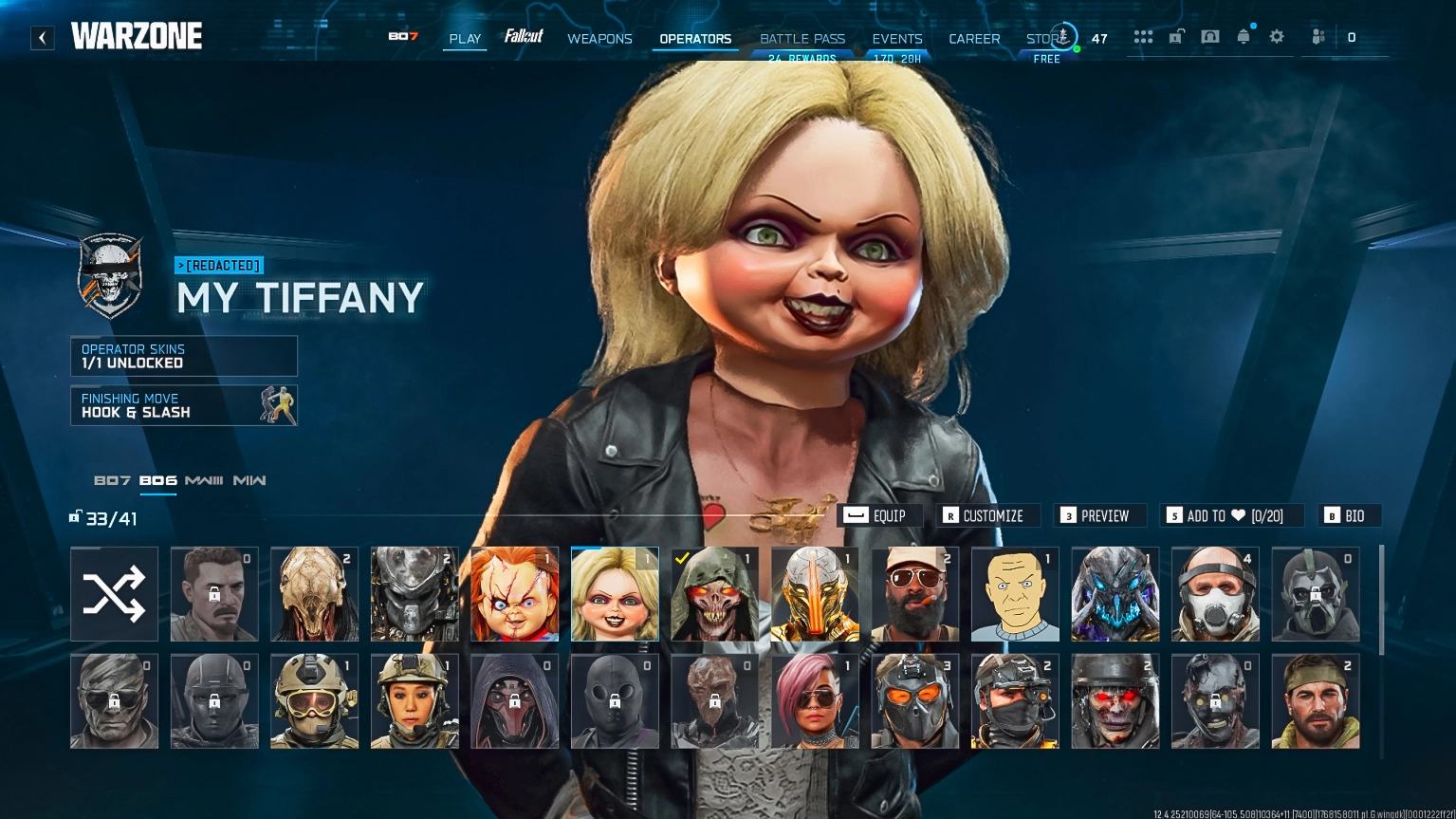This screenshot has width=1456, height=819.
Task: Click the Battle Pass 24 Rewards progress banner
Action: [802, 58]
